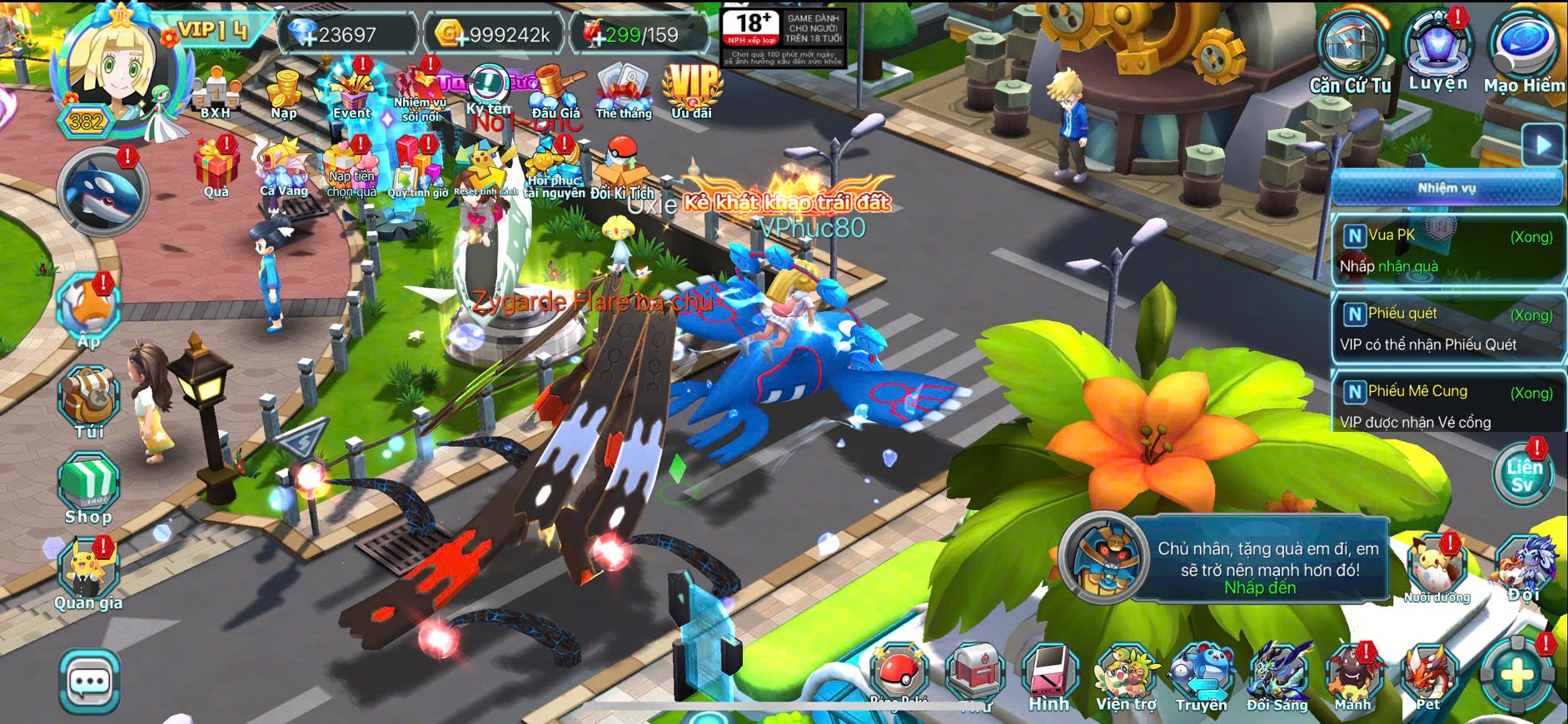1568x724 pixels.
Task: Open the VIP Ưu đãi offers
Action: point(692,90)
